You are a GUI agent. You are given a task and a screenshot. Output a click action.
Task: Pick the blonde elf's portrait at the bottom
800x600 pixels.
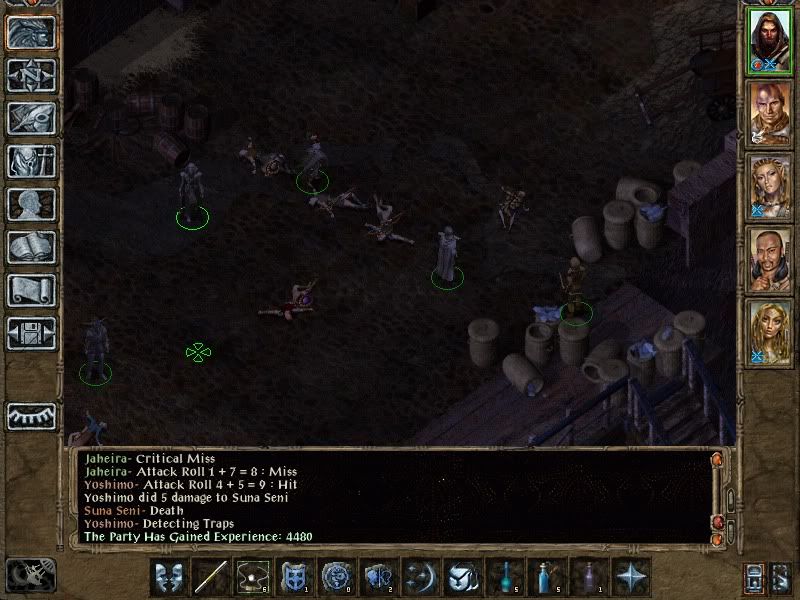tap(770, 333)
